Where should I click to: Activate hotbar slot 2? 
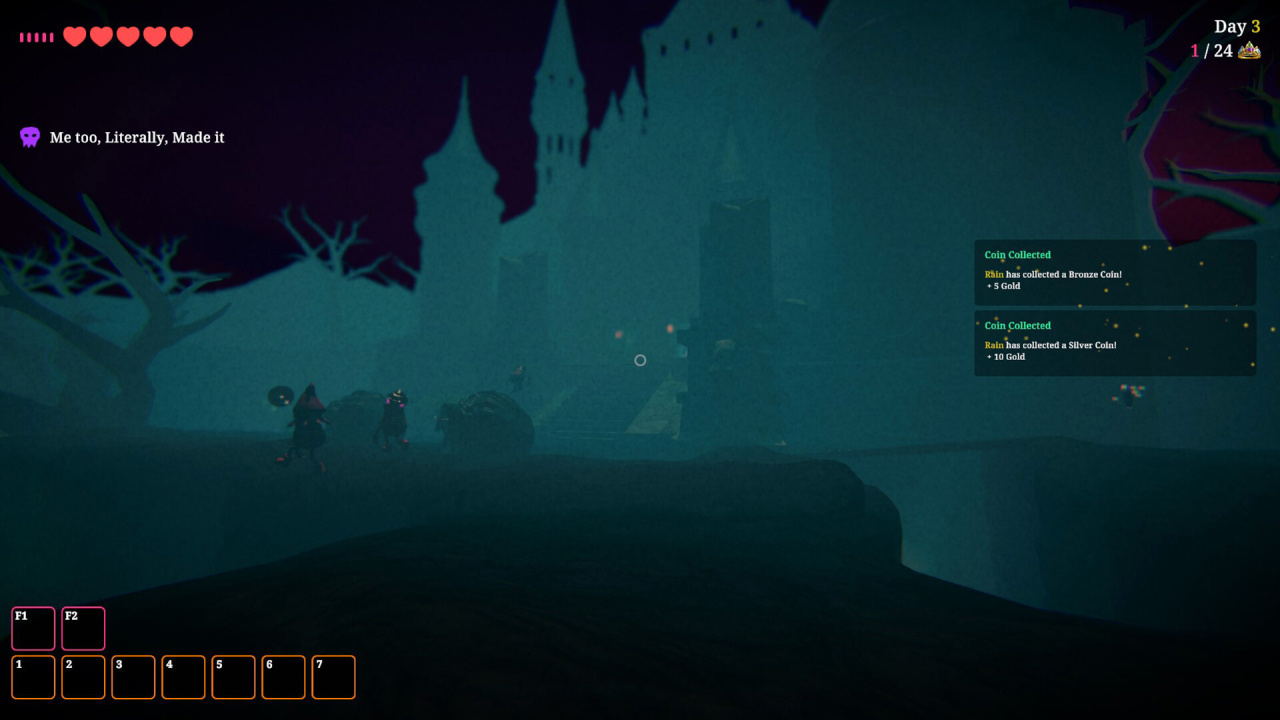click(83, 677)
